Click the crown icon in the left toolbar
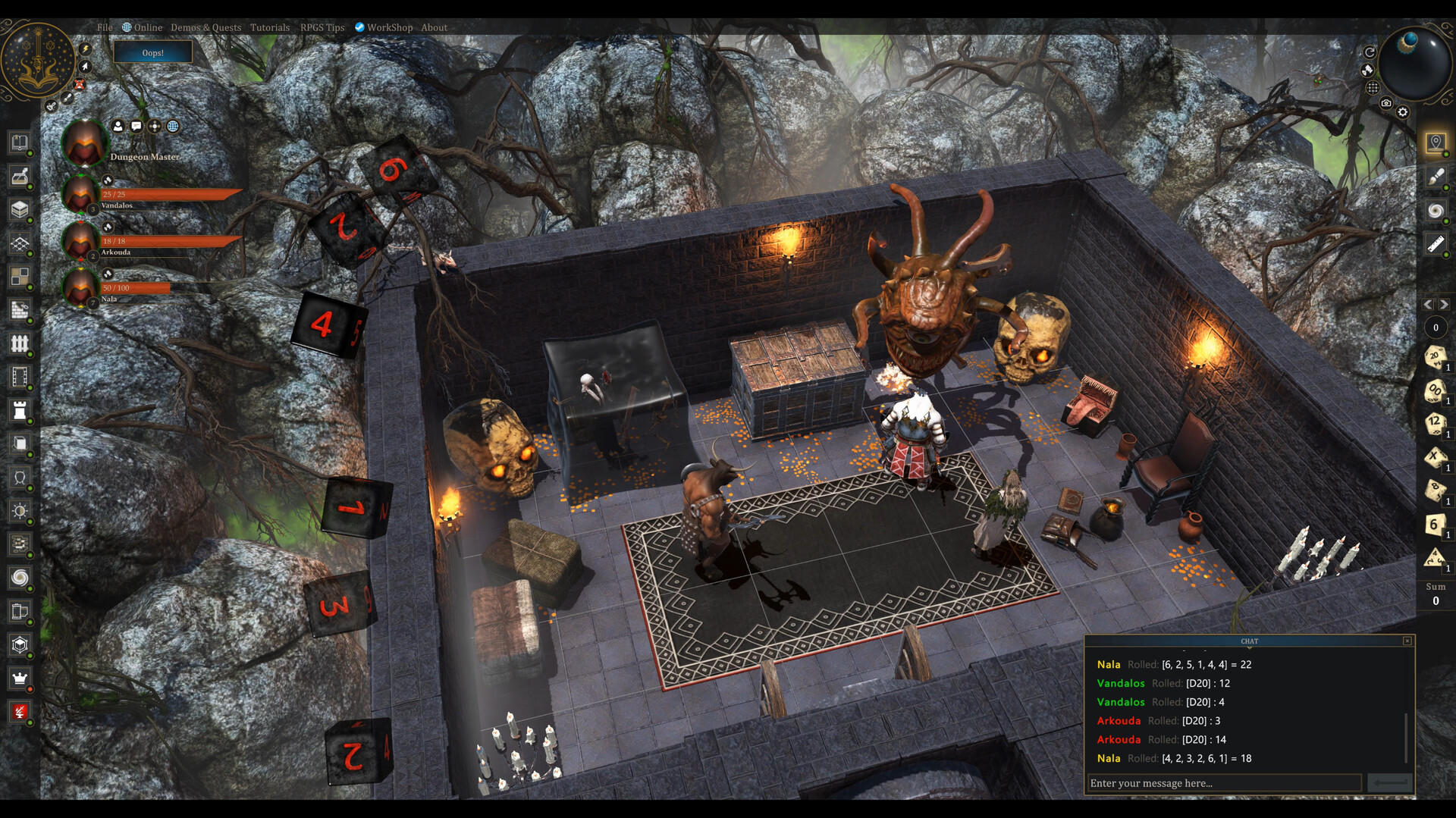Screen dimensions: 1456x818 [19, 679]
